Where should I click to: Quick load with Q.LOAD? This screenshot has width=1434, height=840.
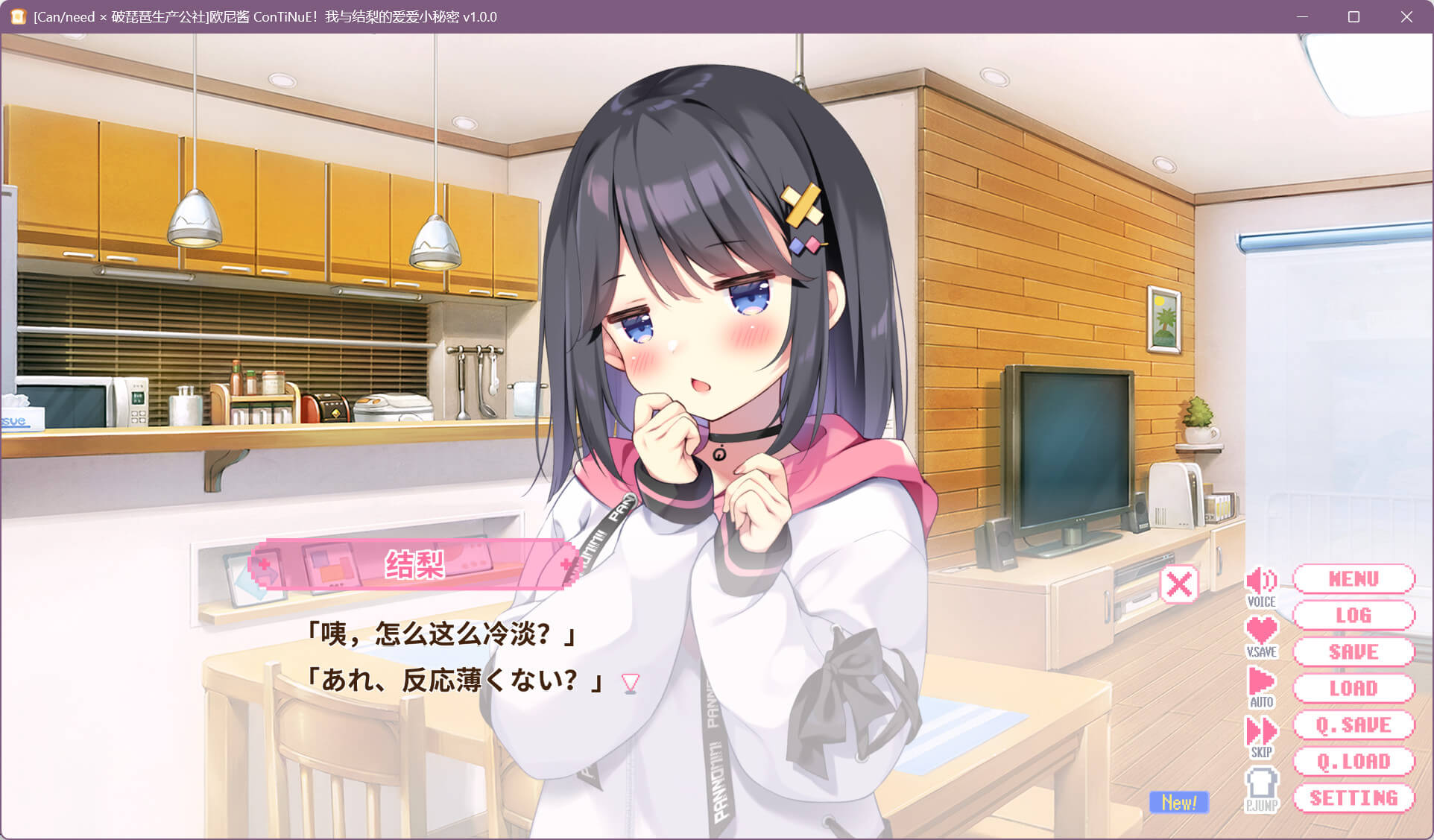(1353, 762)
